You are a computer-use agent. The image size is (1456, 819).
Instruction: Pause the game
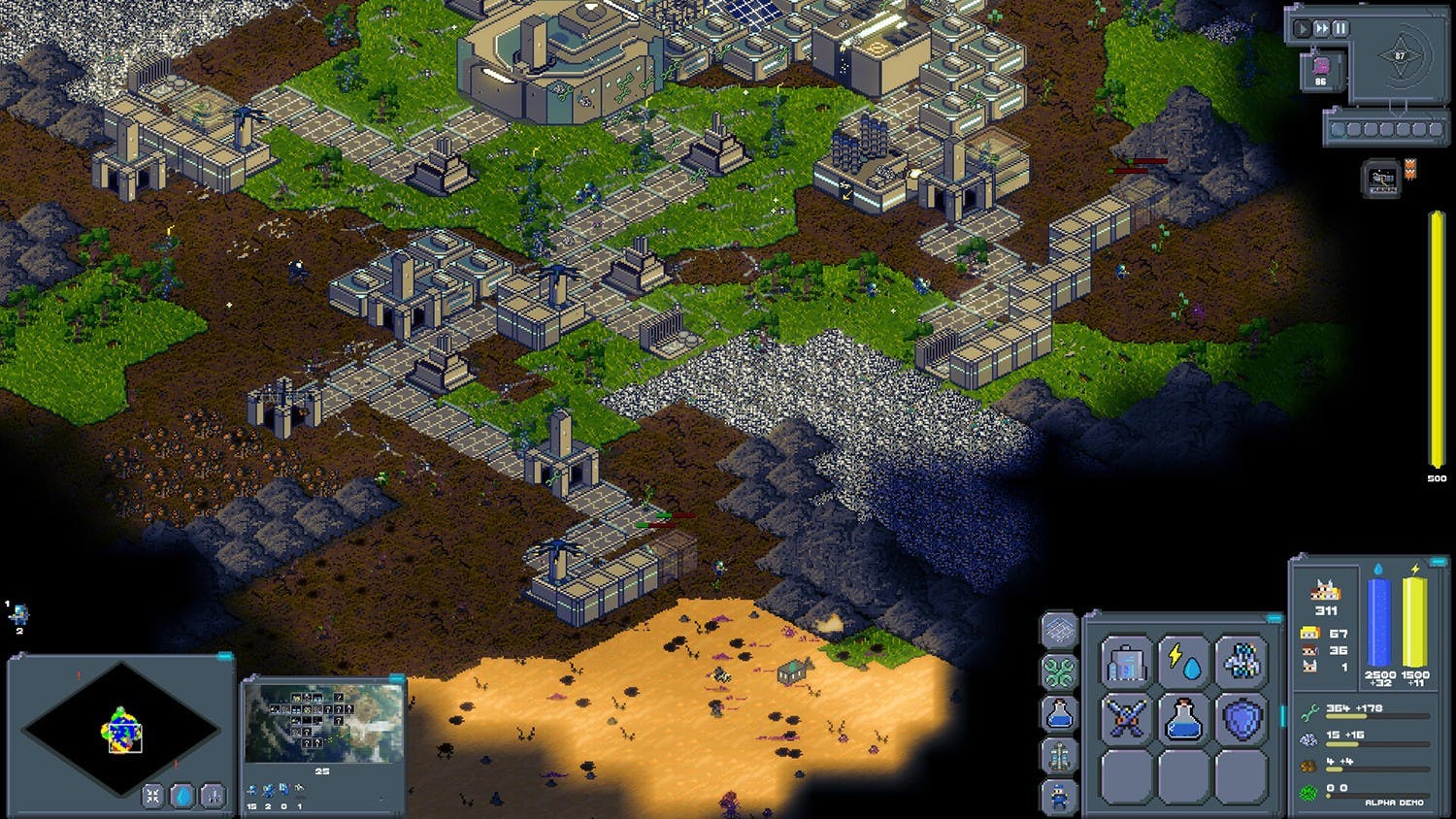pos(1340,29)
